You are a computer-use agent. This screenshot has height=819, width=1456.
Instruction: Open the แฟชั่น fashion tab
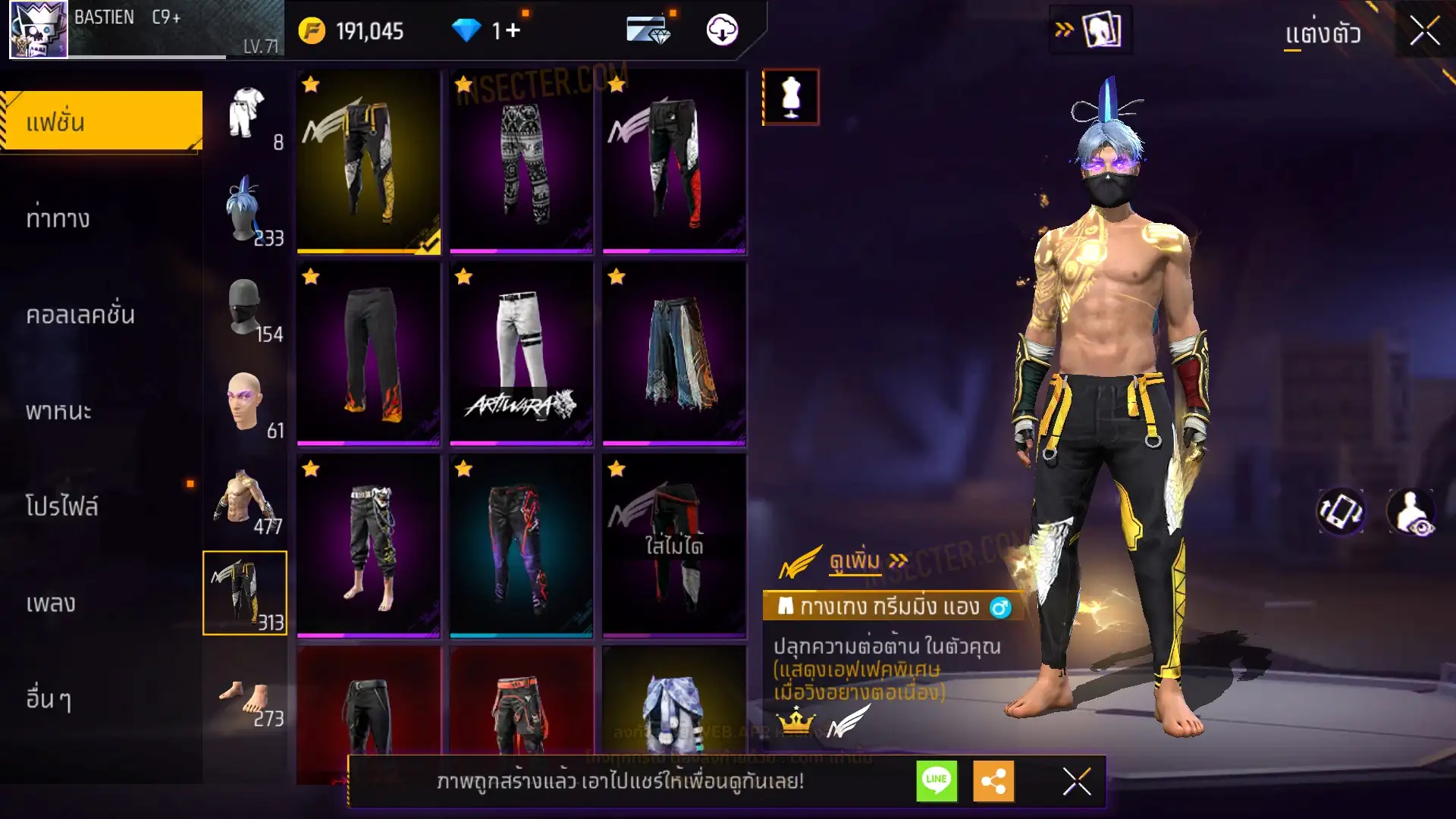click(102, 121)
